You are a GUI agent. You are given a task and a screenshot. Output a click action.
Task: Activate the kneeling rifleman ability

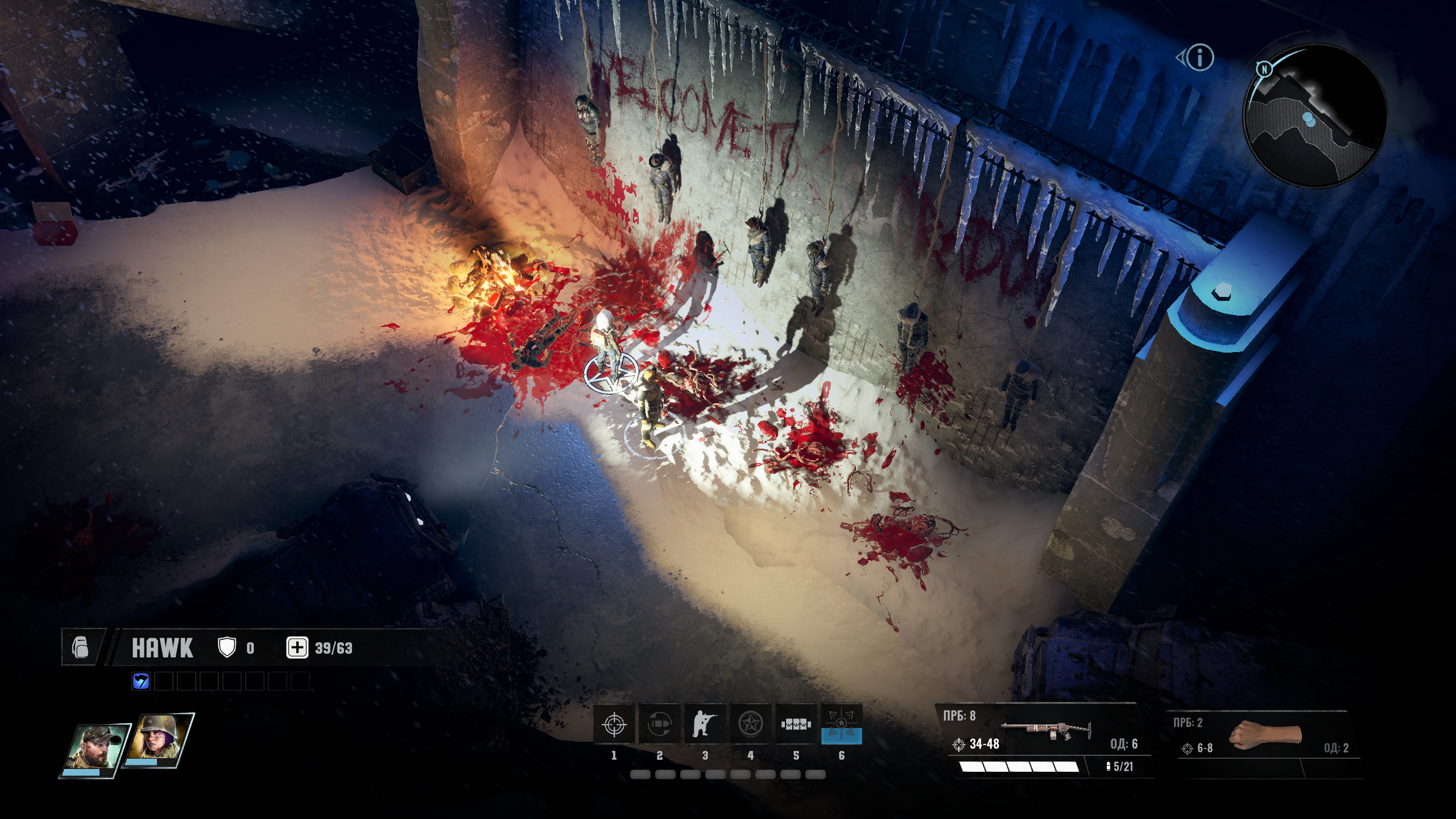click(x=705, y=725)
